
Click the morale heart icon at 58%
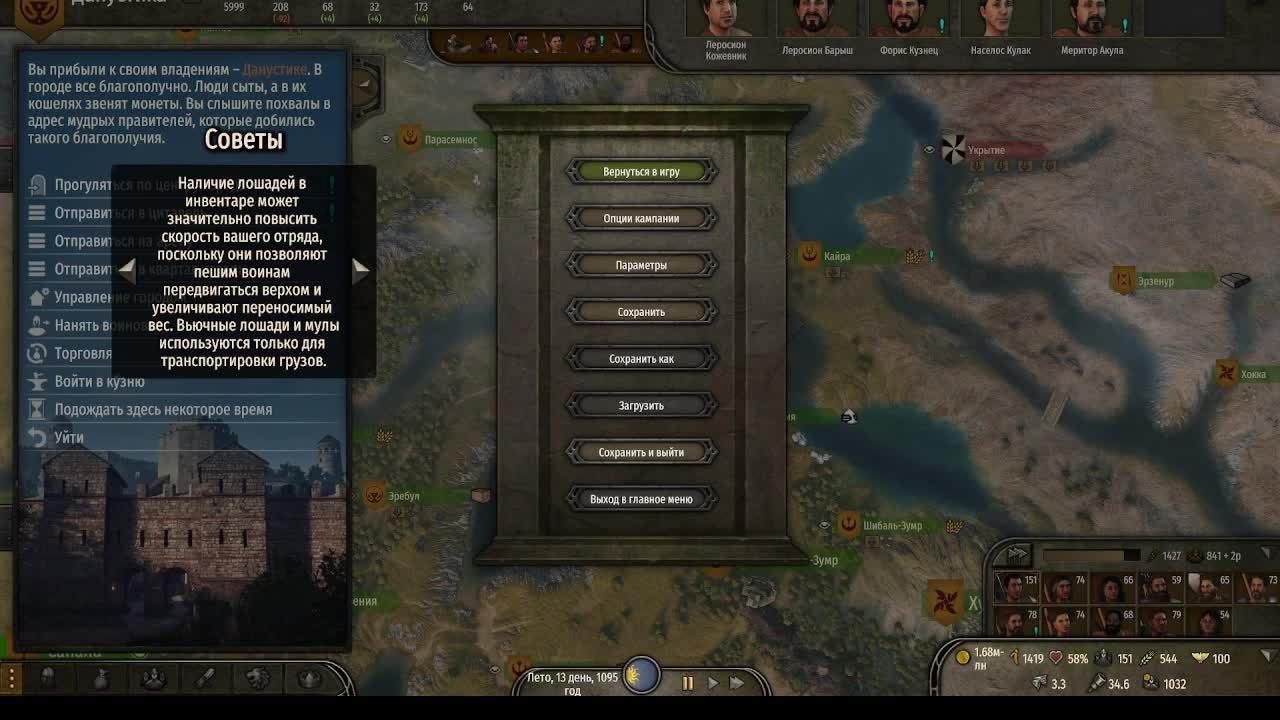point(1056,659)
